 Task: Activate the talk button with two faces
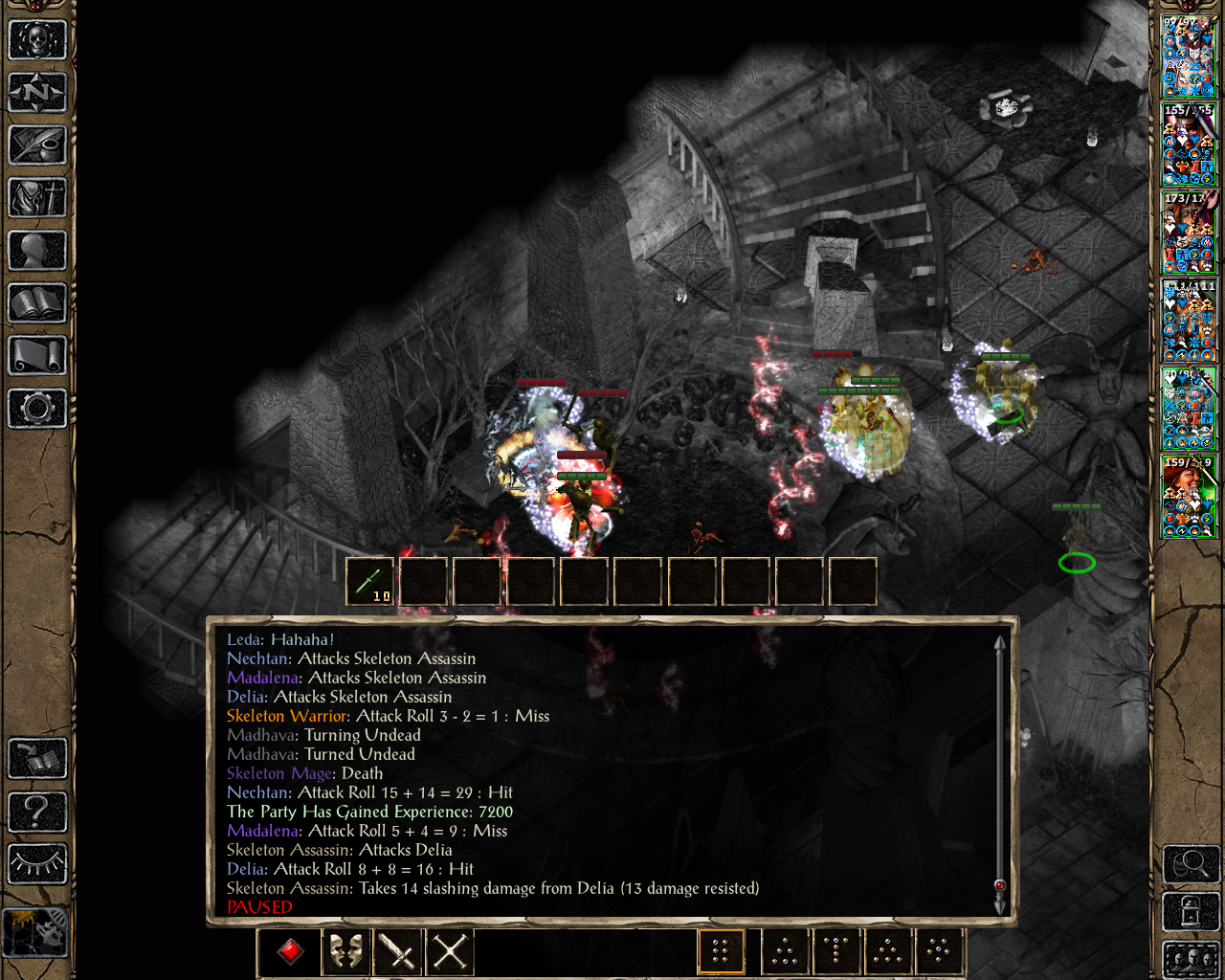(x=345, y=951)
